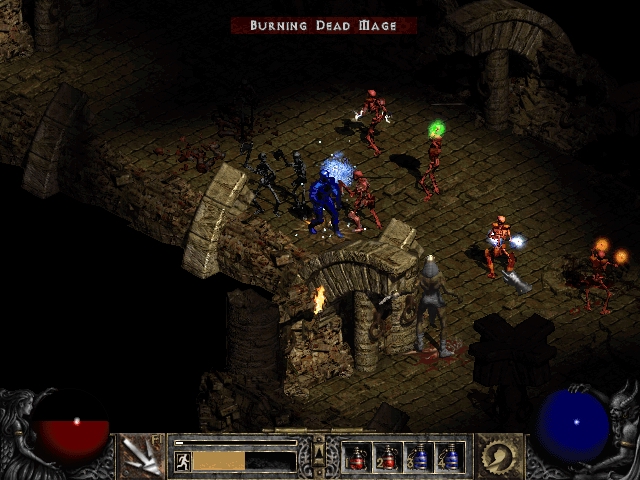Open the left-hand attack skill selector
The width and height of the screenshot is (640, 480).
click(141, 456)
